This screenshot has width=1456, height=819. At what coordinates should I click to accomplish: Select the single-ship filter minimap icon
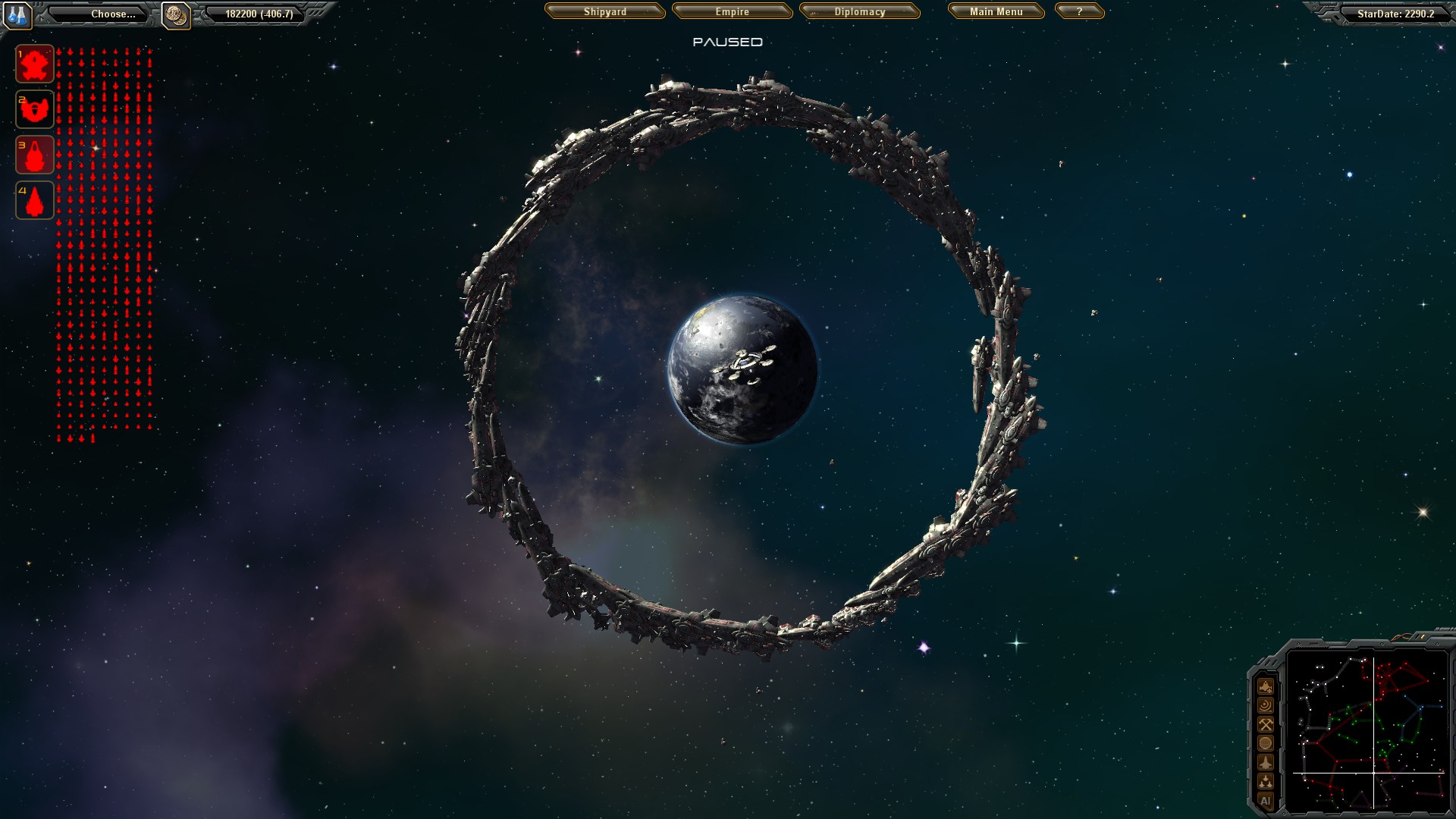(x=1265, y=763)
